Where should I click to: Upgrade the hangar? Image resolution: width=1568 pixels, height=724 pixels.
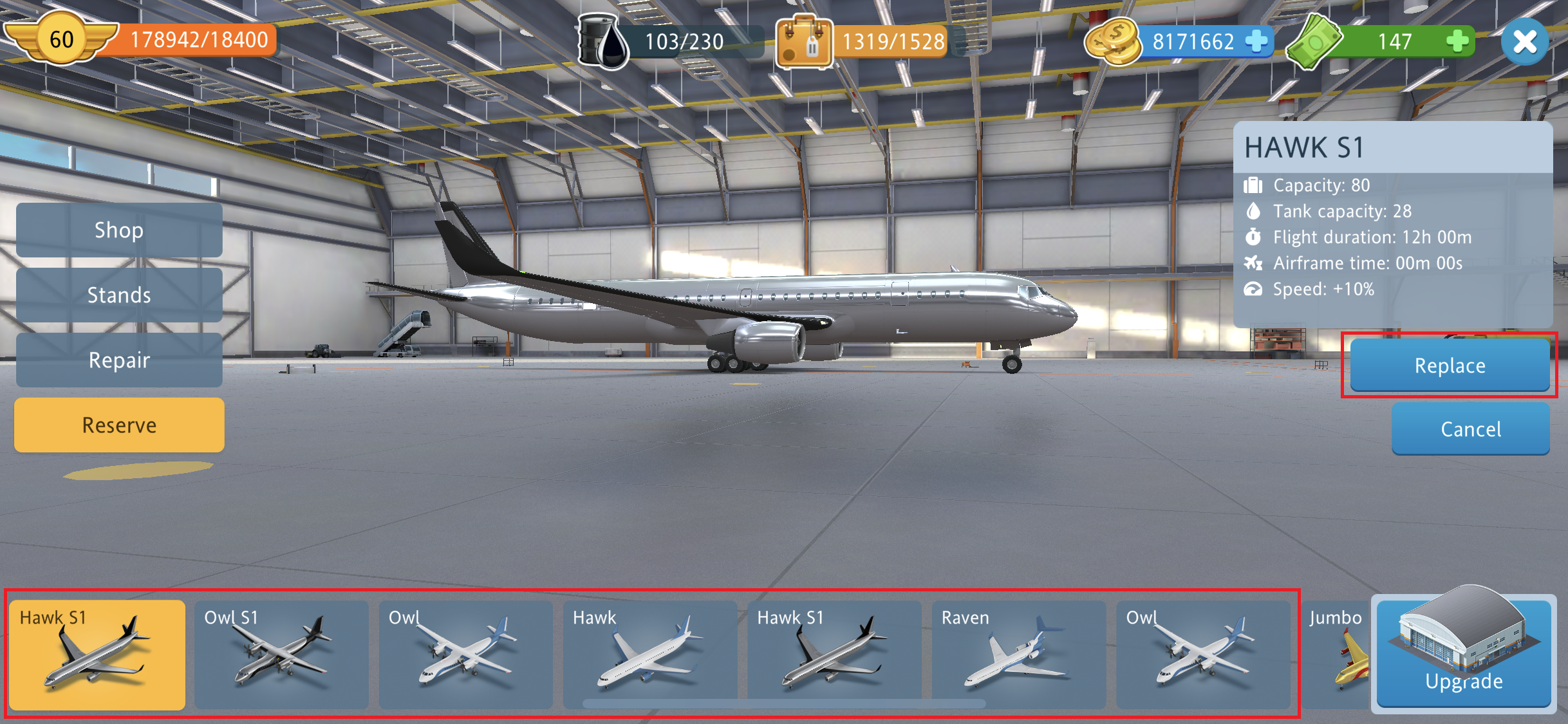(x=1463, y=654)
